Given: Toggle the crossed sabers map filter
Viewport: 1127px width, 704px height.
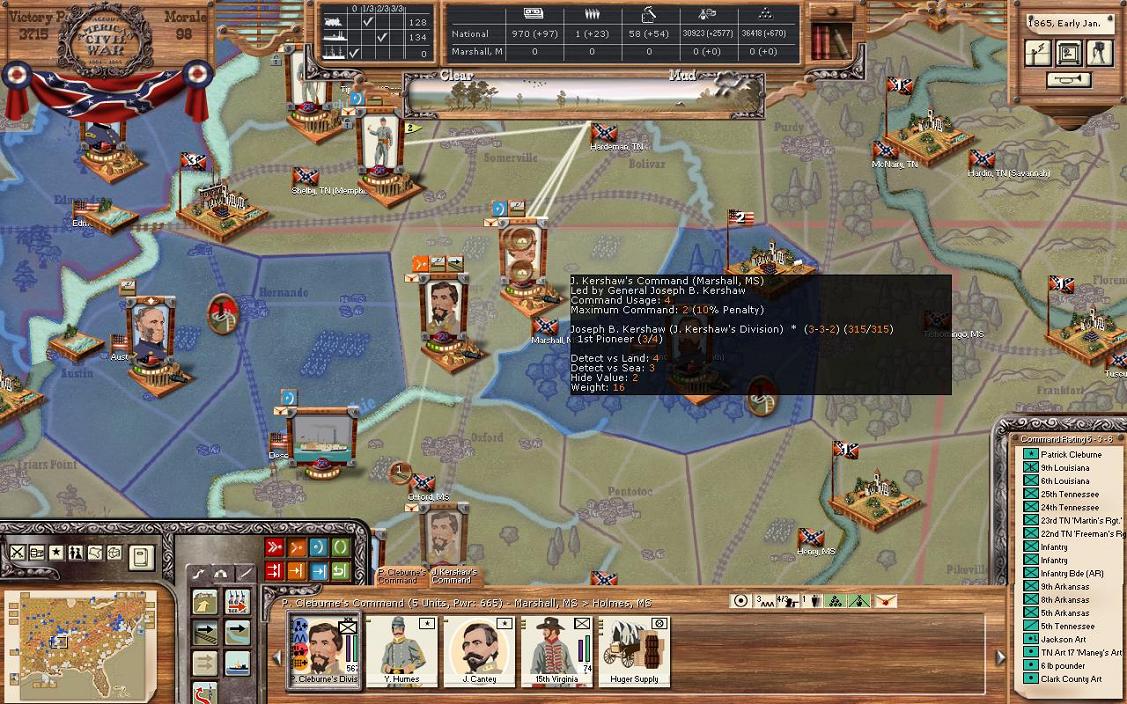Looking at the screenshot, I should (x=17, y=552).
